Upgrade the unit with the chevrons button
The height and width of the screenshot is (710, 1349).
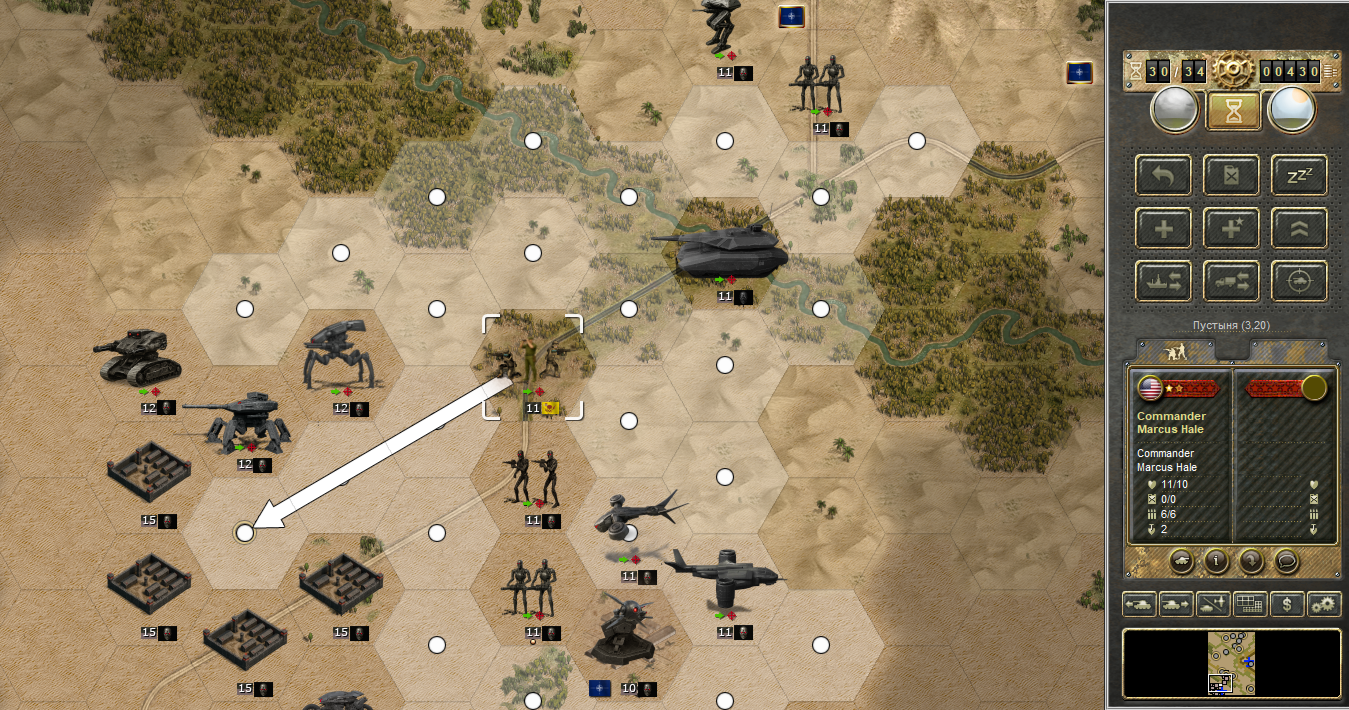click(1299, 228)
